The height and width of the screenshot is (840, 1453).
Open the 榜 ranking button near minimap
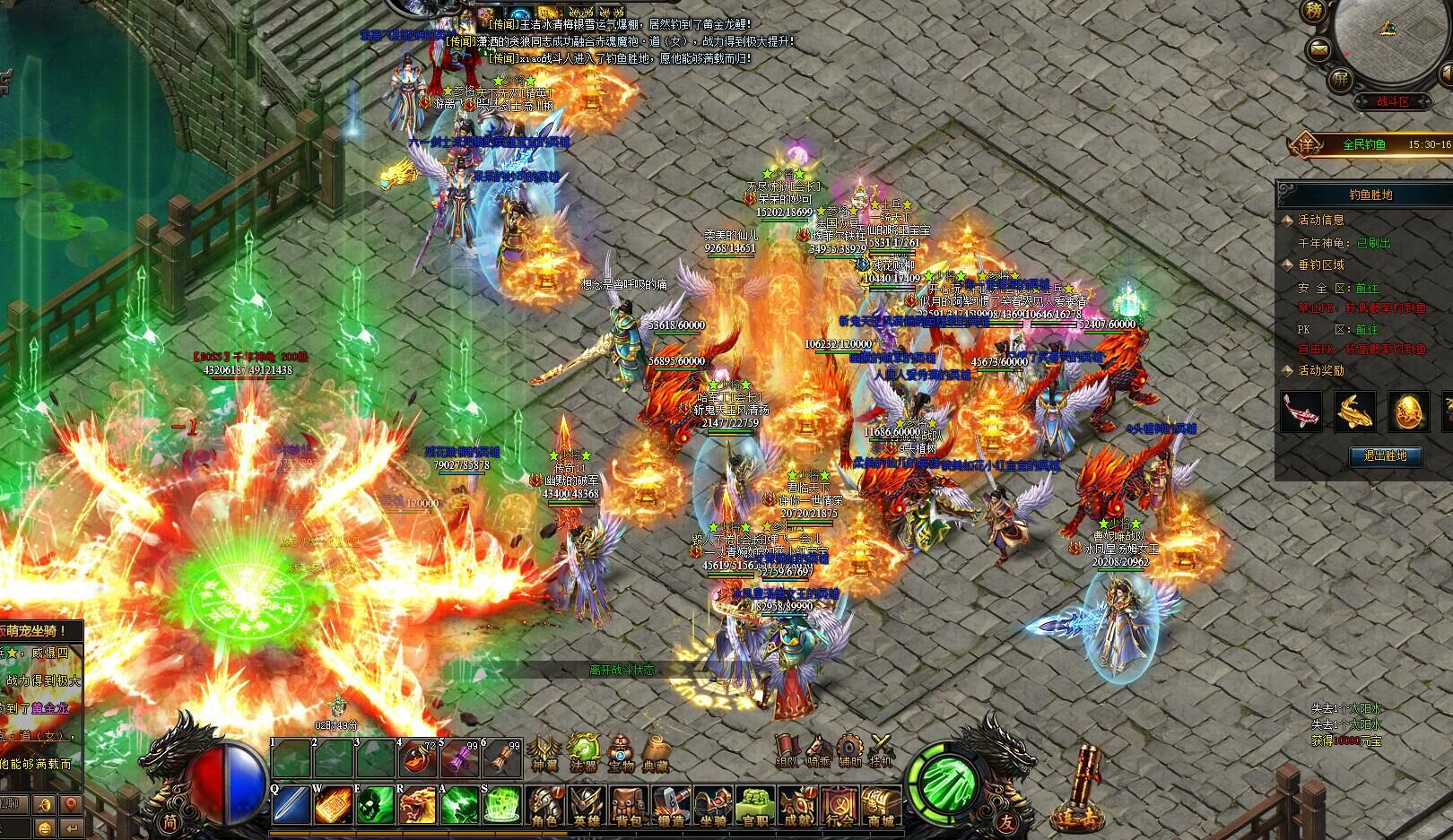tap(1314, 13)
